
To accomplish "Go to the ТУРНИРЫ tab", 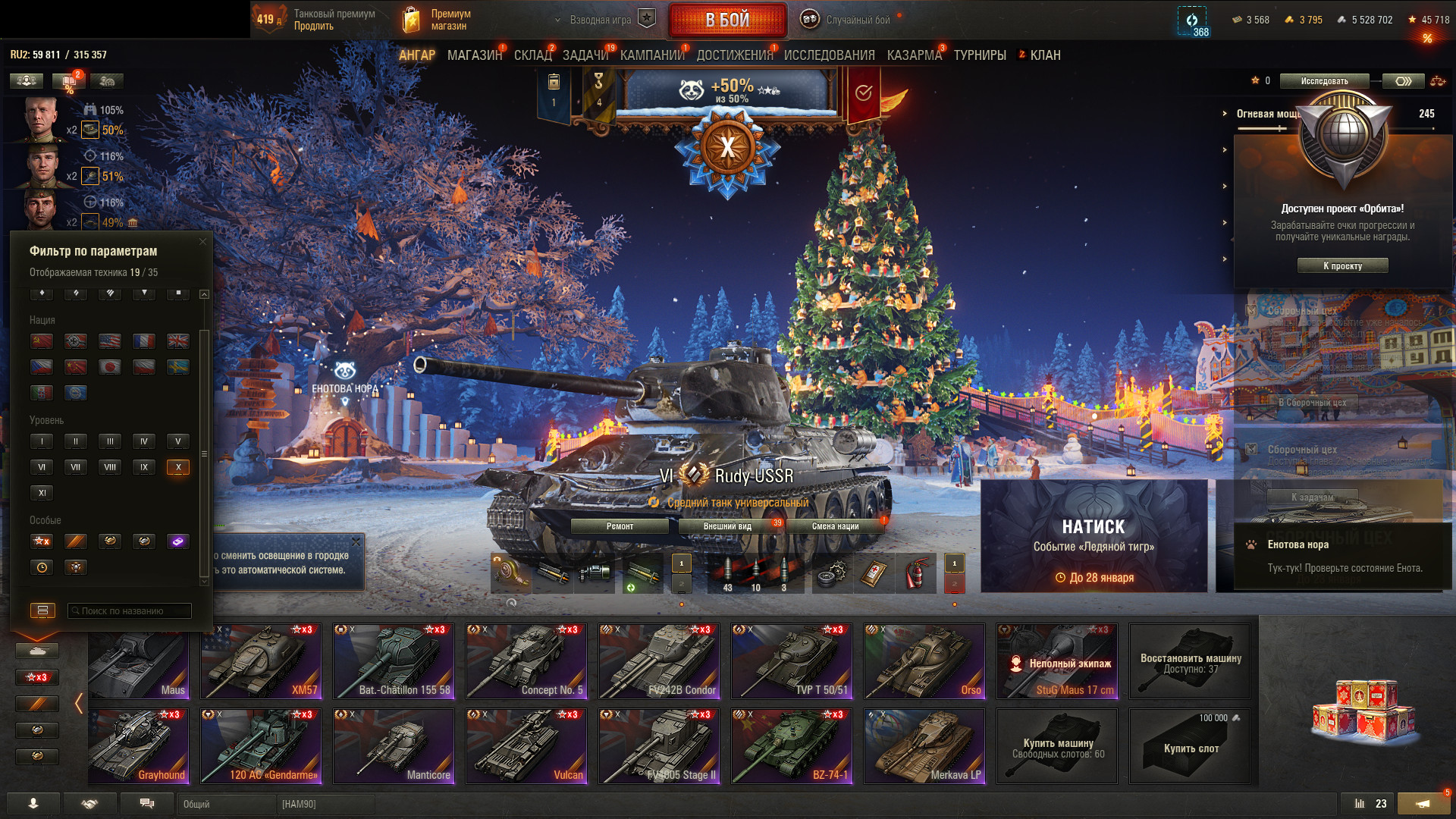I will pos(980,55).
